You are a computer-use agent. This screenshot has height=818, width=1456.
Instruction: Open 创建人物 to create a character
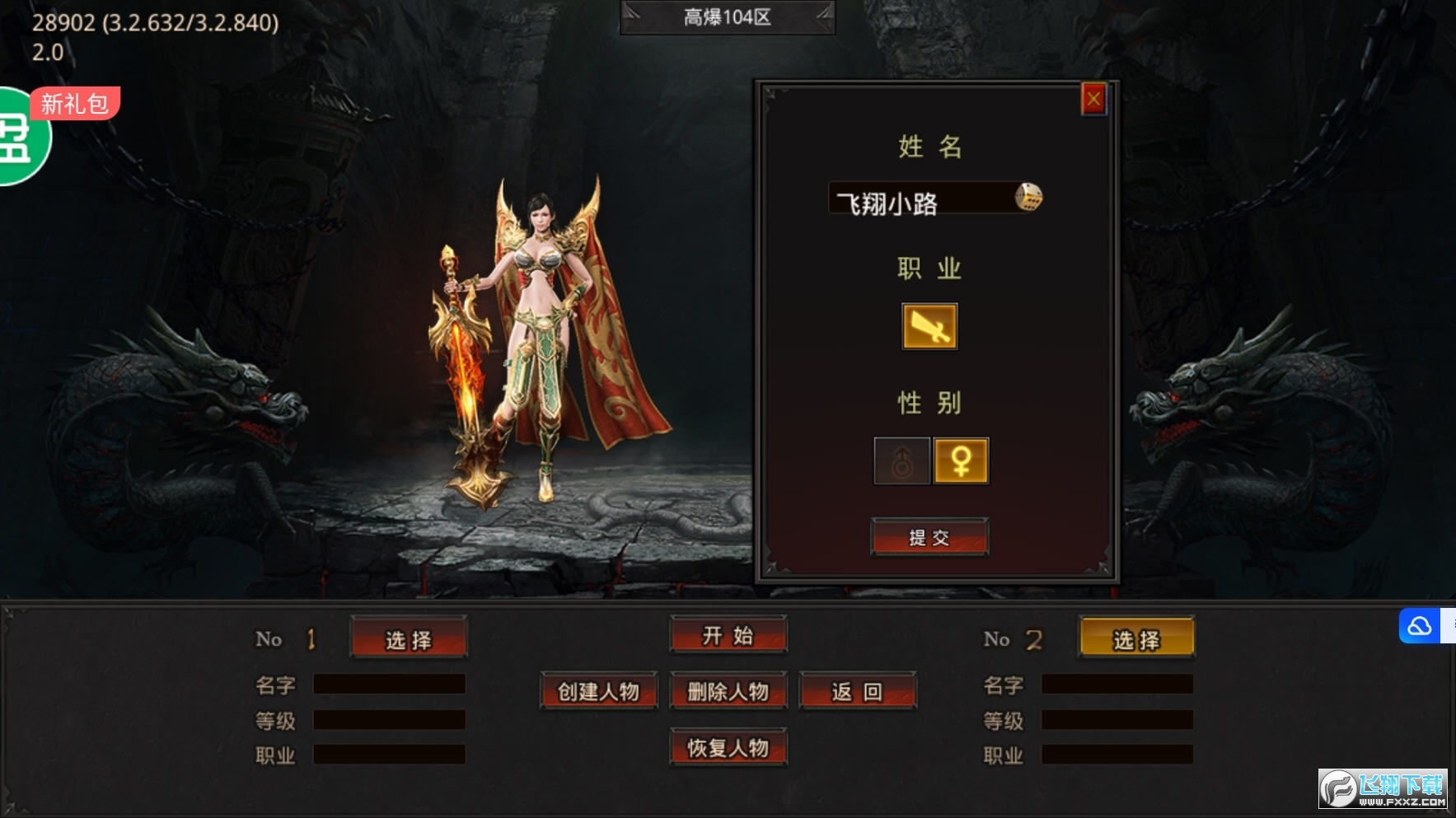tap(599, 691)
